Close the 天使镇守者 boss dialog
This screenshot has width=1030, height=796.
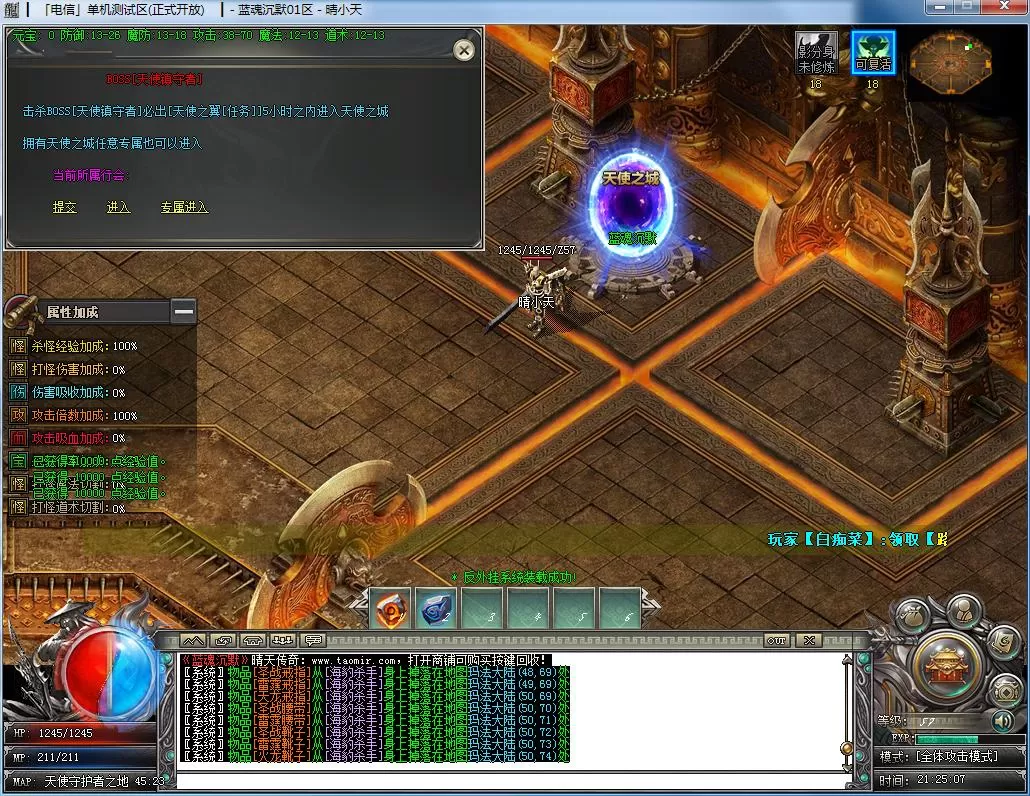pos(463,50)
